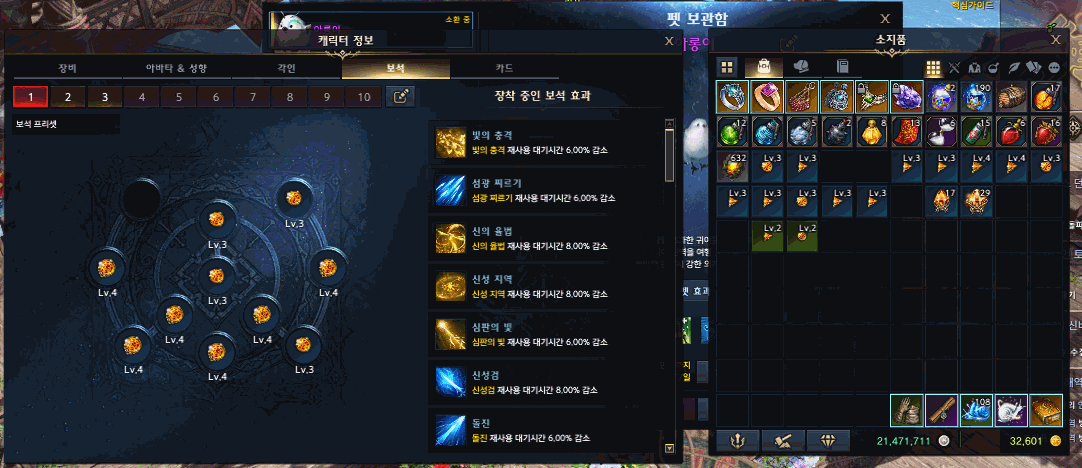Select the purple crystal item in inventory
The height and width of the screenshot is (468, 1082).
point(908,98)
